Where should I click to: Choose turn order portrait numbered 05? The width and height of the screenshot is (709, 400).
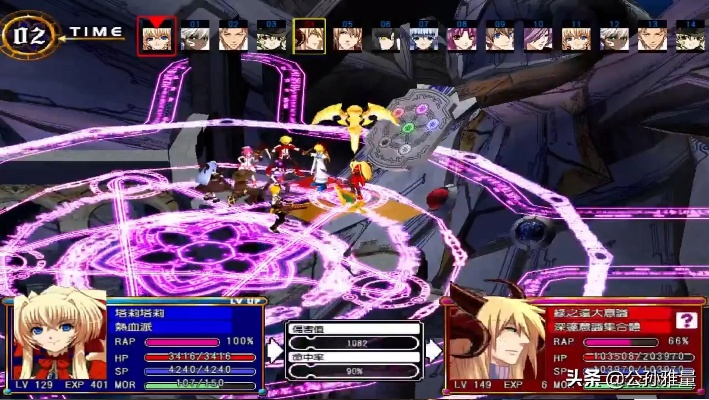click(x=347, y=36)
